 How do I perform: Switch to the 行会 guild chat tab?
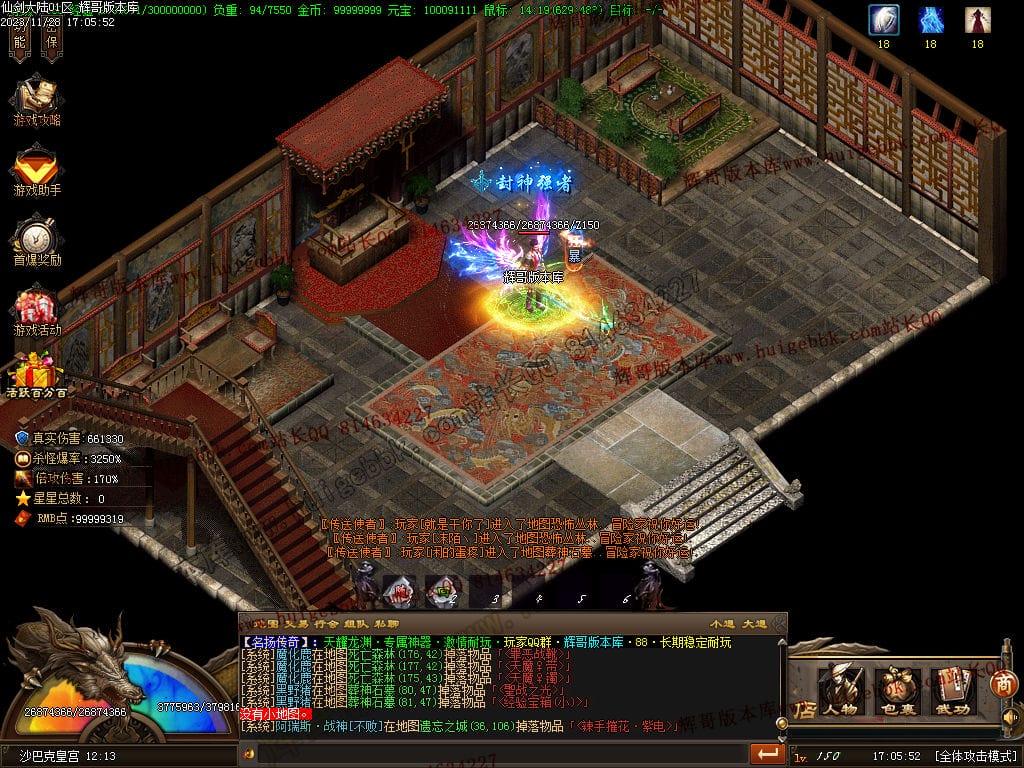point(326,624)
